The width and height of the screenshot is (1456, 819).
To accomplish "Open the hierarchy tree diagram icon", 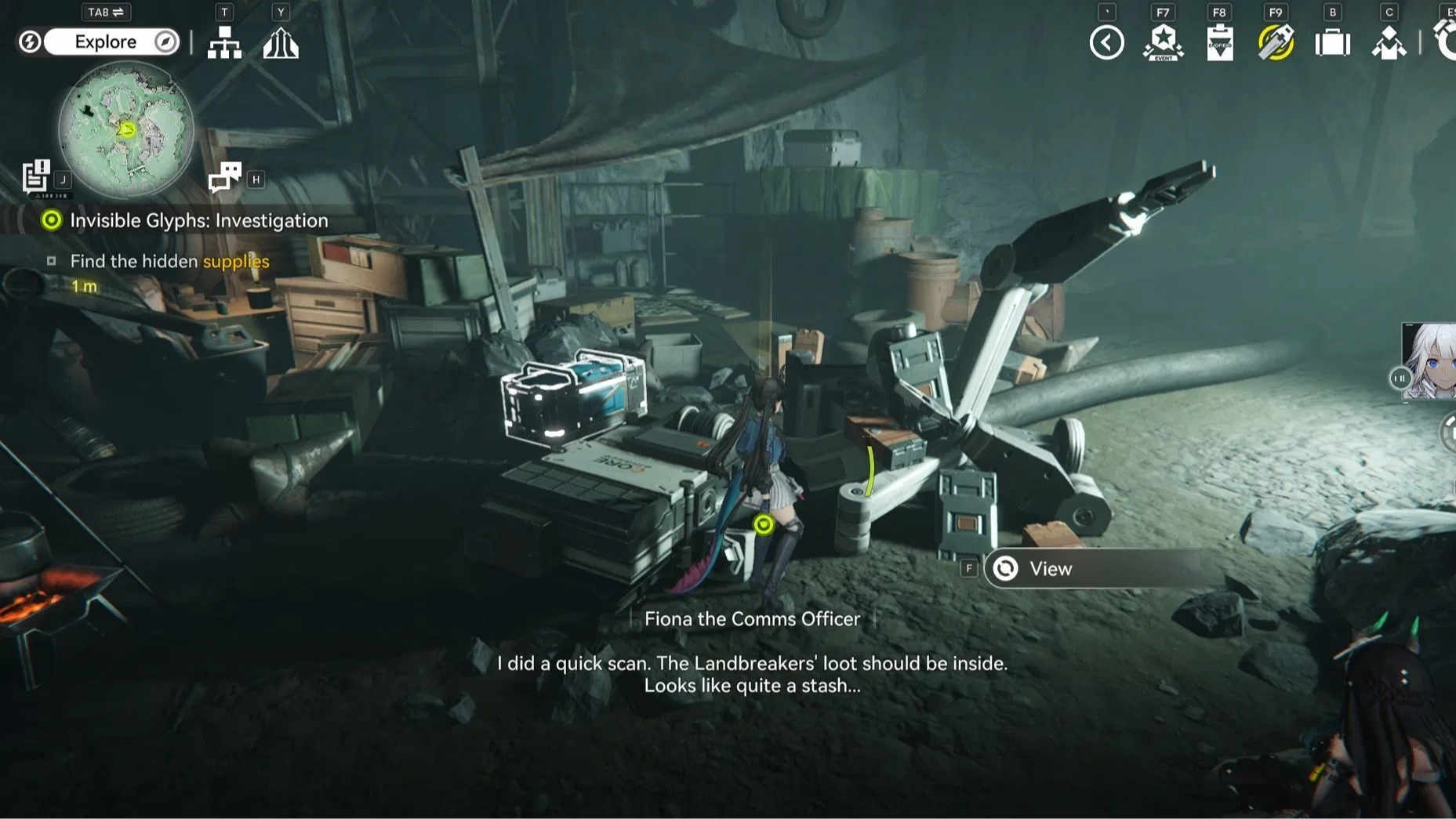I will tap(224, 43).
